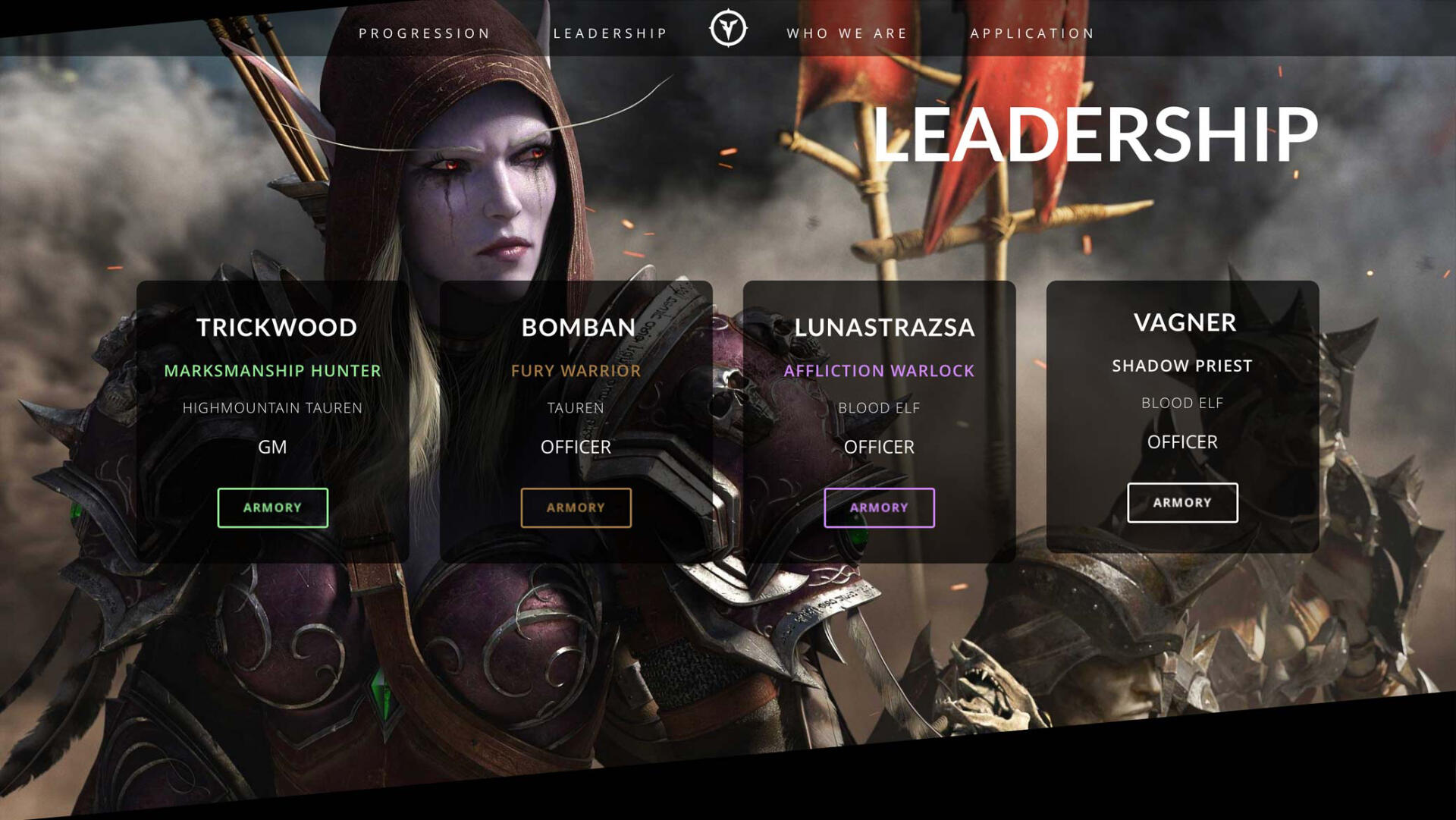Screen dimensions: 1456x820
Task: Select the LEADERSHIP nav item
Action: pos(610,33)
